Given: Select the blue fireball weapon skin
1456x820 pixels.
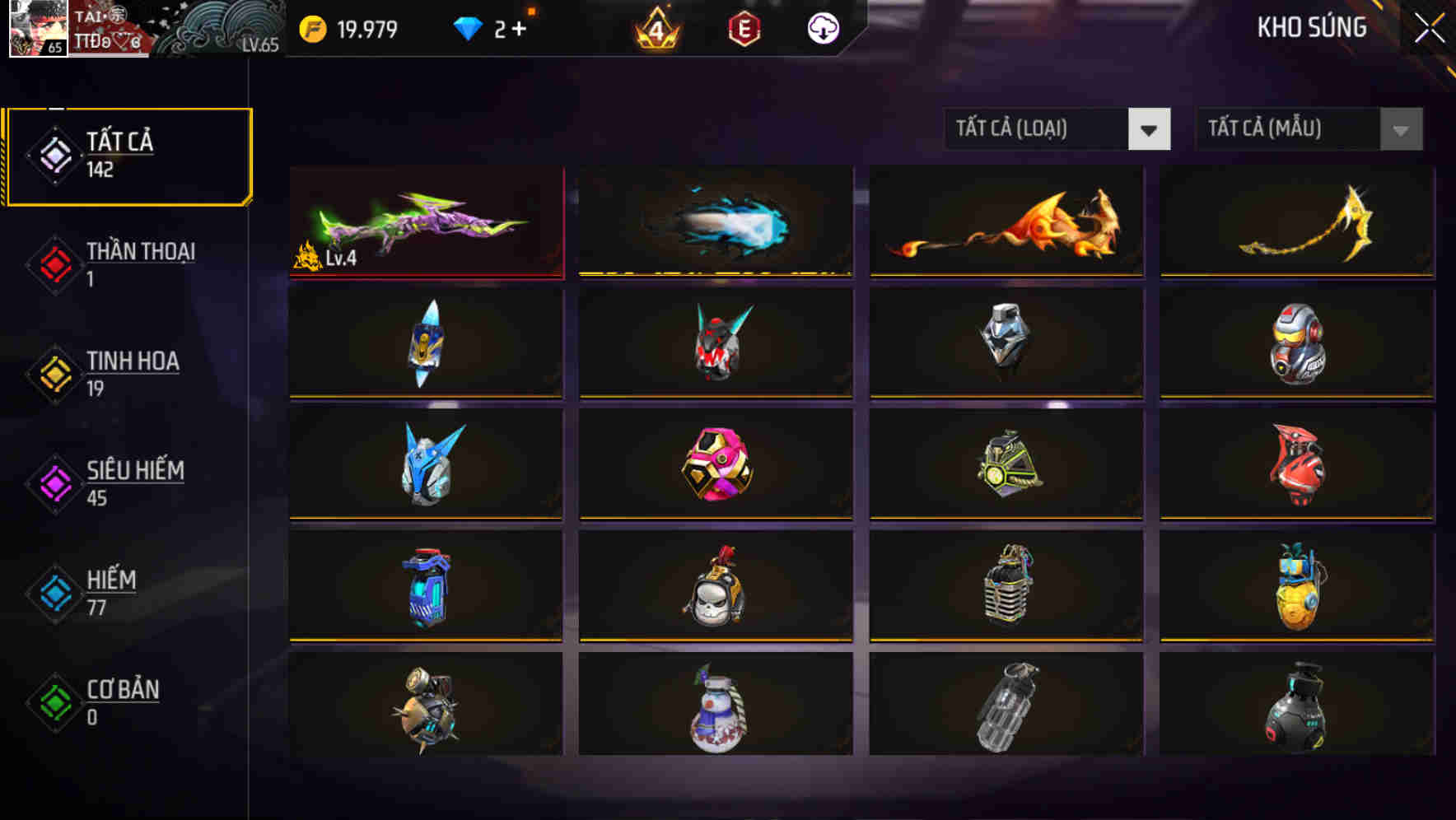Looking at the screenshot, I should pos(715,220).
